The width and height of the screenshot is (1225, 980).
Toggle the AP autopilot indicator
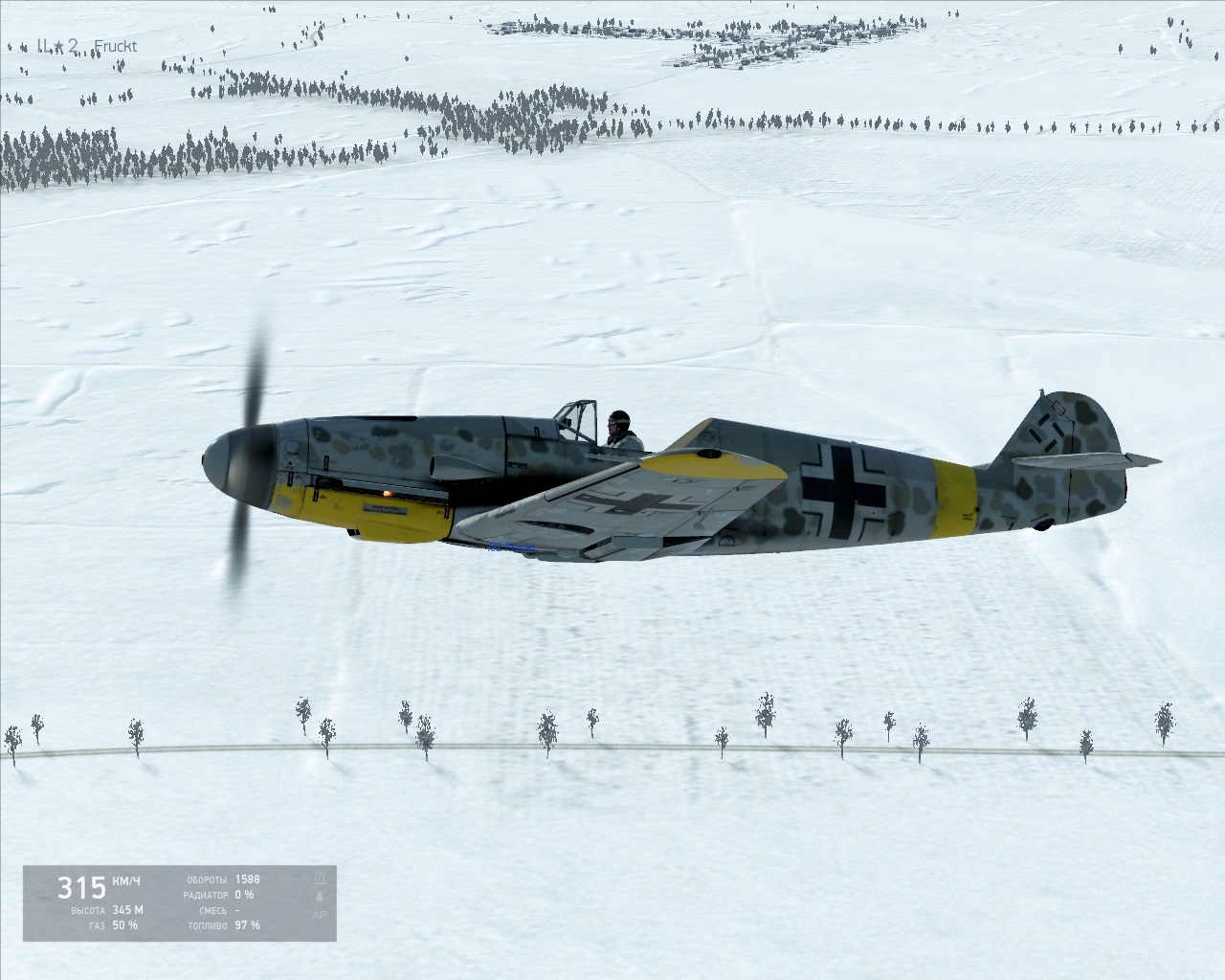point(320,915)
